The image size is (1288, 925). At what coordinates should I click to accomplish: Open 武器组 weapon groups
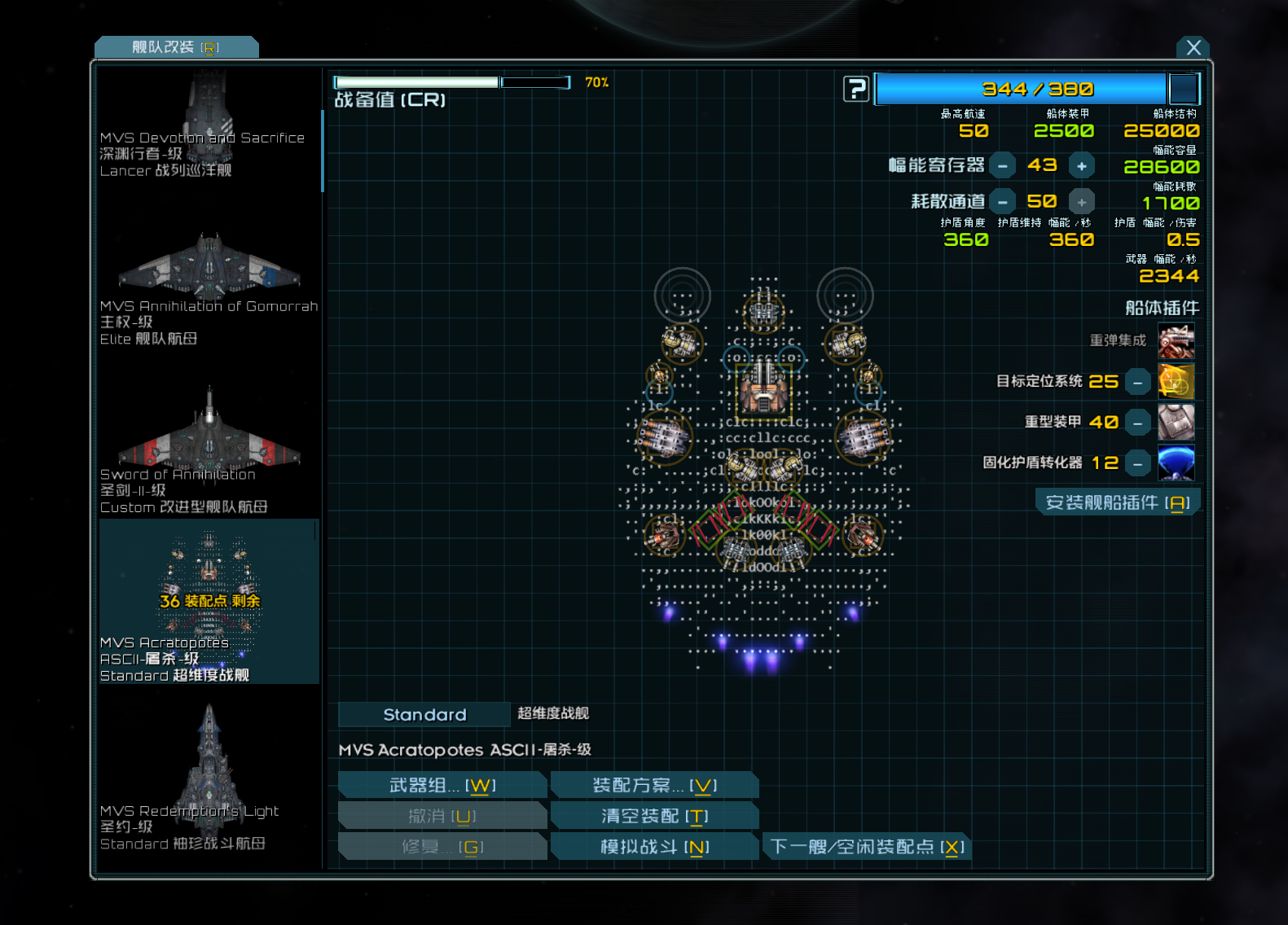tap(442, 786)
